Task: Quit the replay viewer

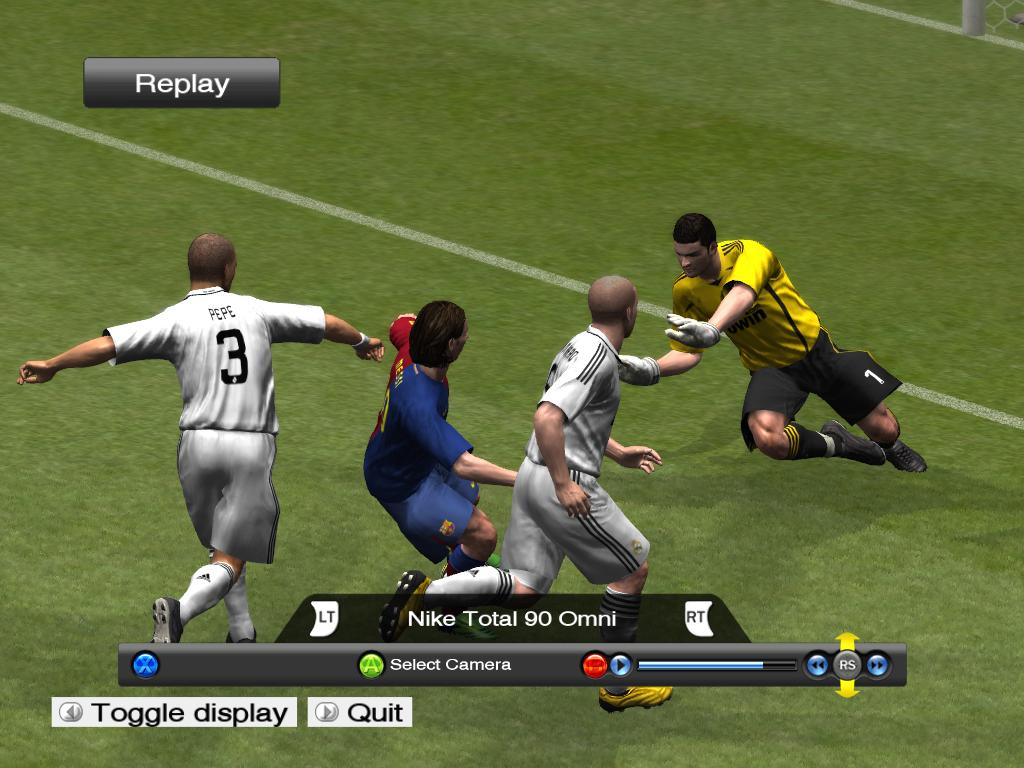Action: pos(360,712)
